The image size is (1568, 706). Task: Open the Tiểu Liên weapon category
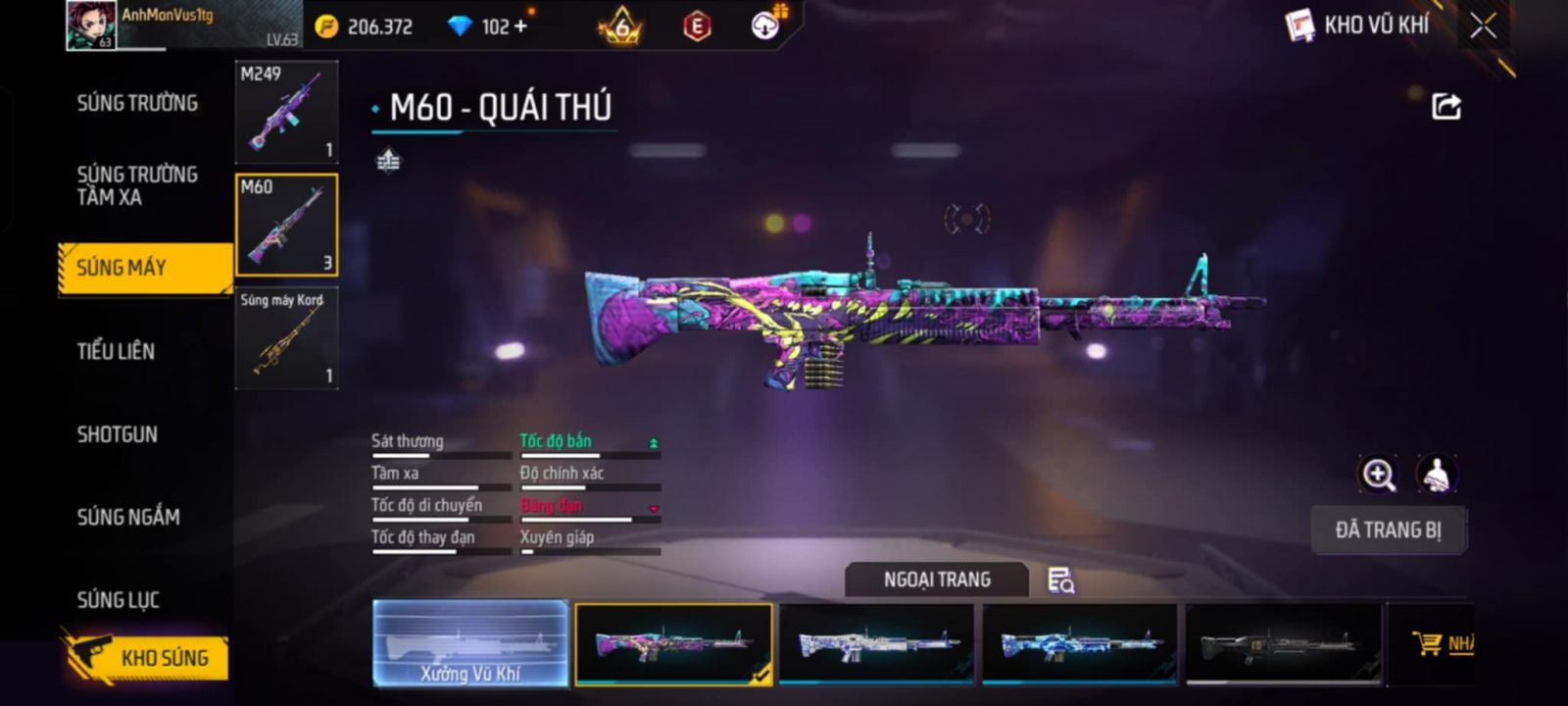(116, 351)
